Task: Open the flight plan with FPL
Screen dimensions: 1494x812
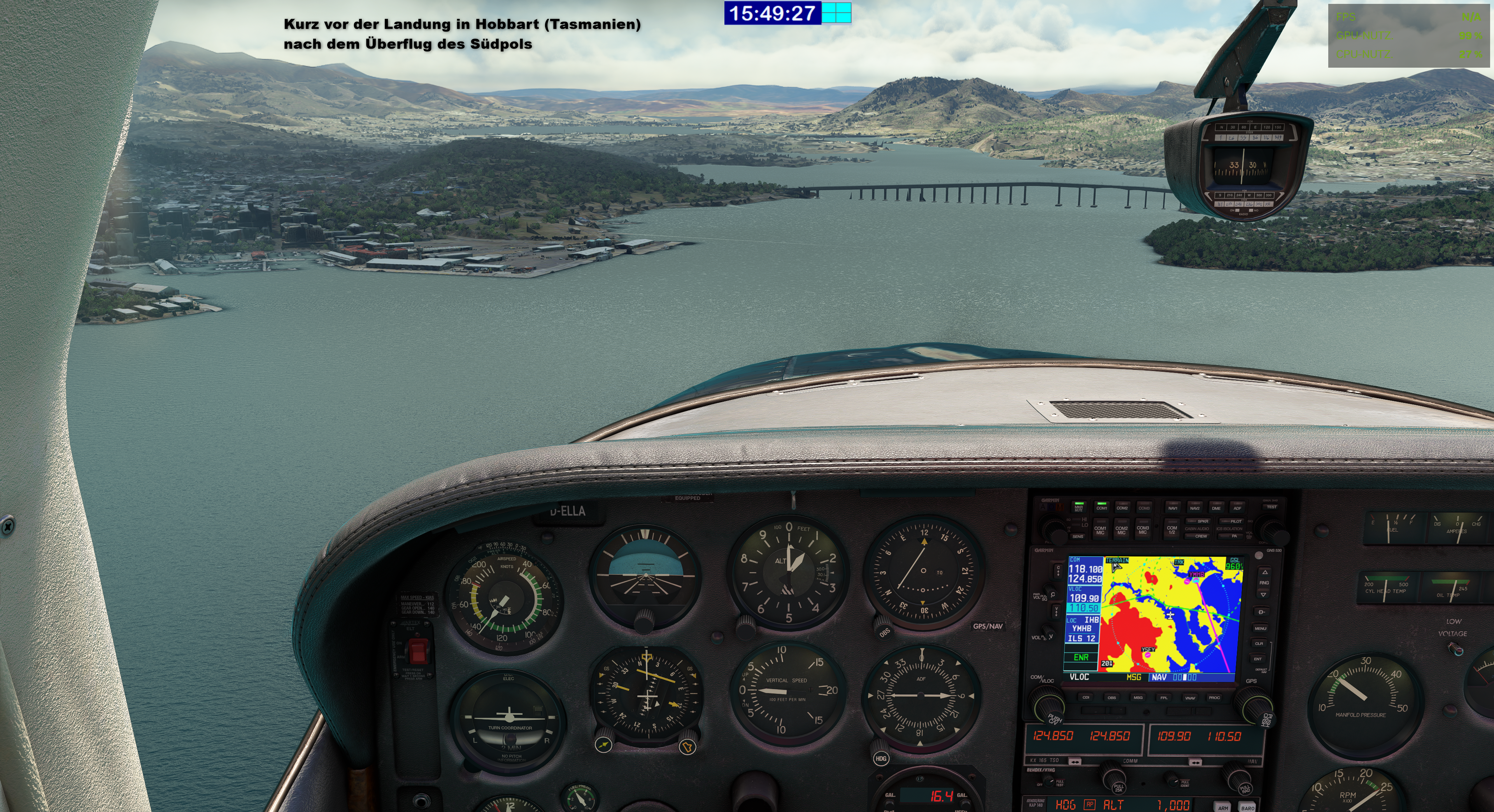Action: click(x=1163, y=697)
